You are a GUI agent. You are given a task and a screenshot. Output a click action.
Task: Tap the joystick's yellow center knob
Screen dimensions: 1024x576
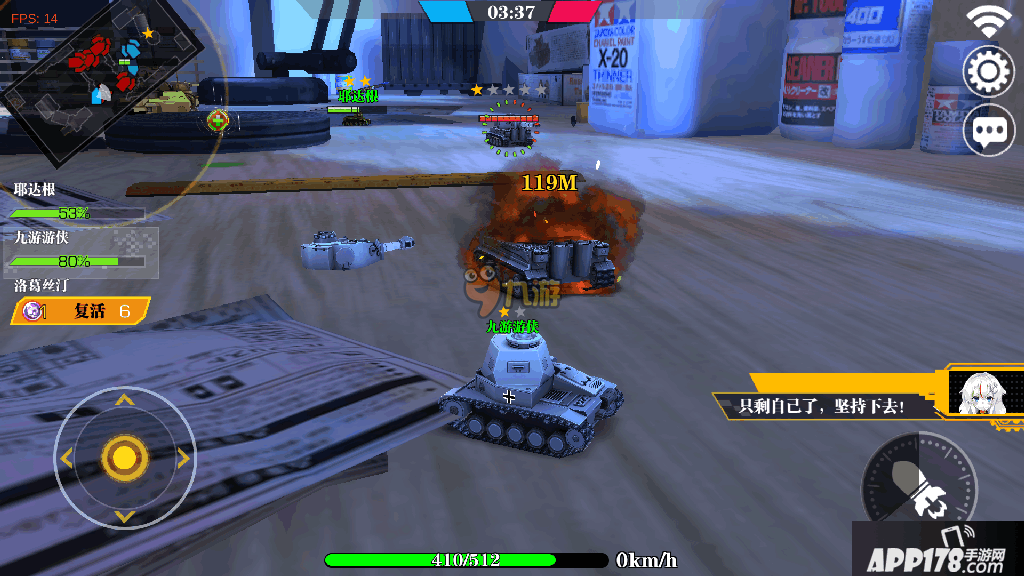click(x=124, y=458)
